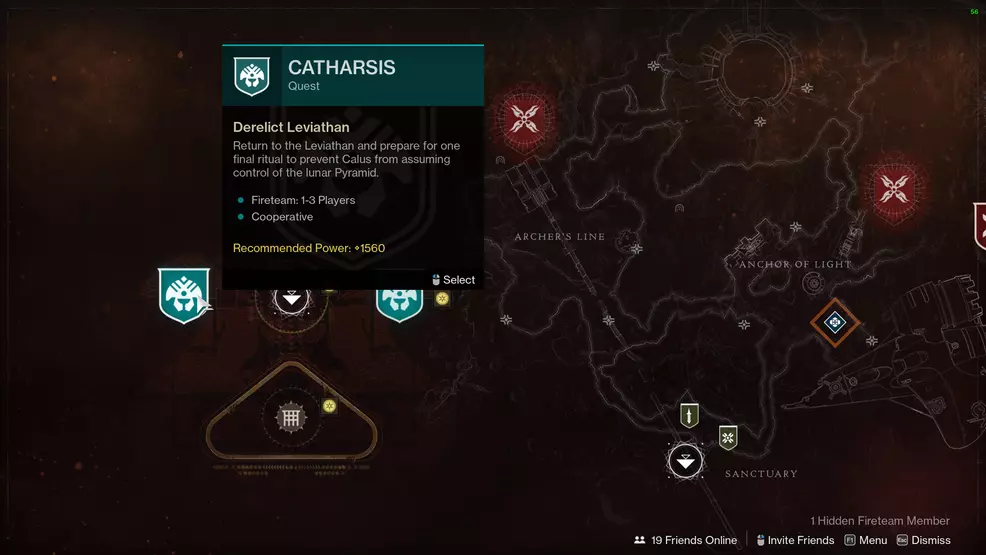986x555 pixels.
Task: Dismiss the map screen
Action: tap(923, 540)
